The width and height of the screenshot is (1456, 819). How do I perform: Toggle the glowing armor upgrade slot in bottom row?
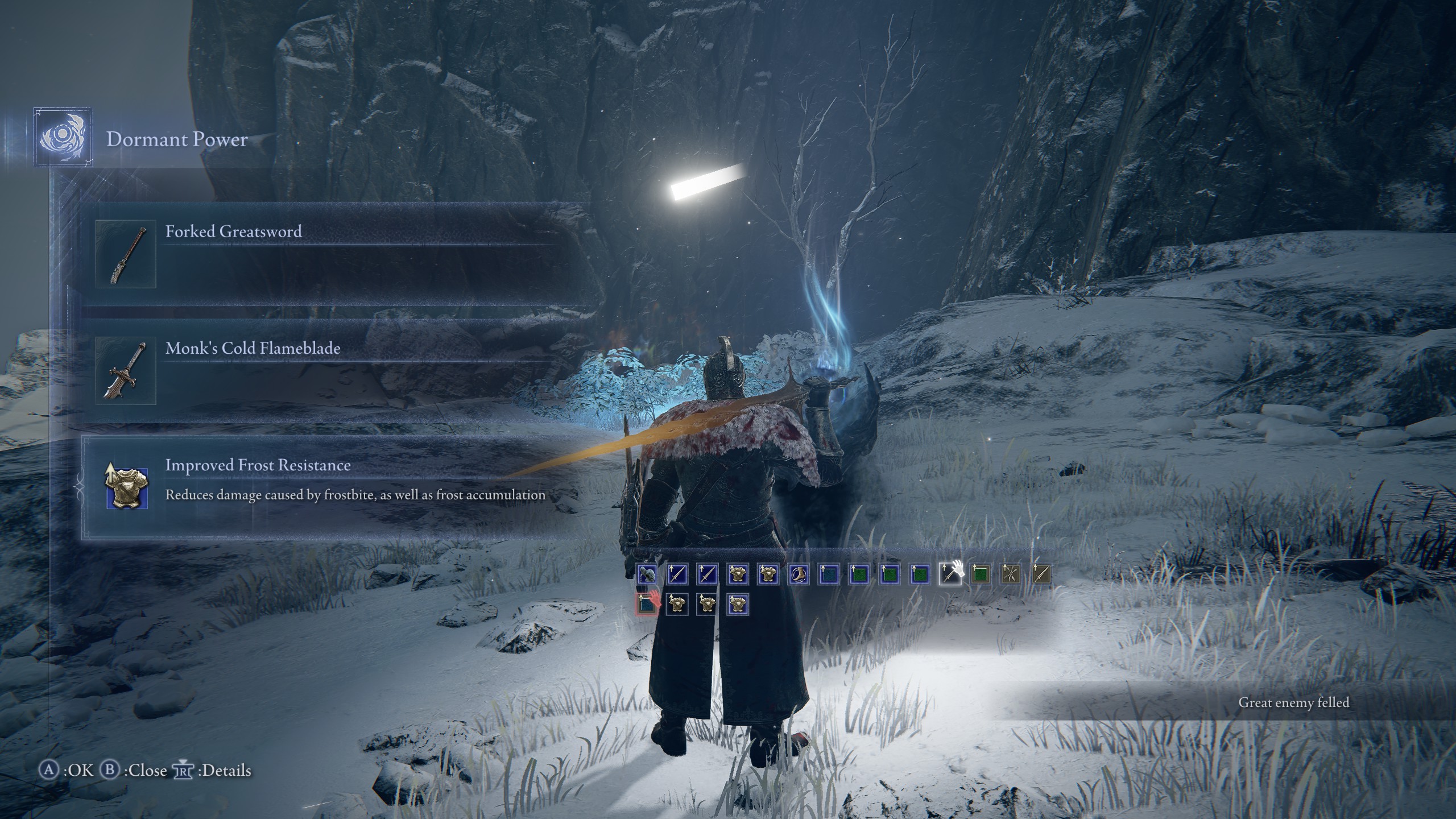point(738,606)
